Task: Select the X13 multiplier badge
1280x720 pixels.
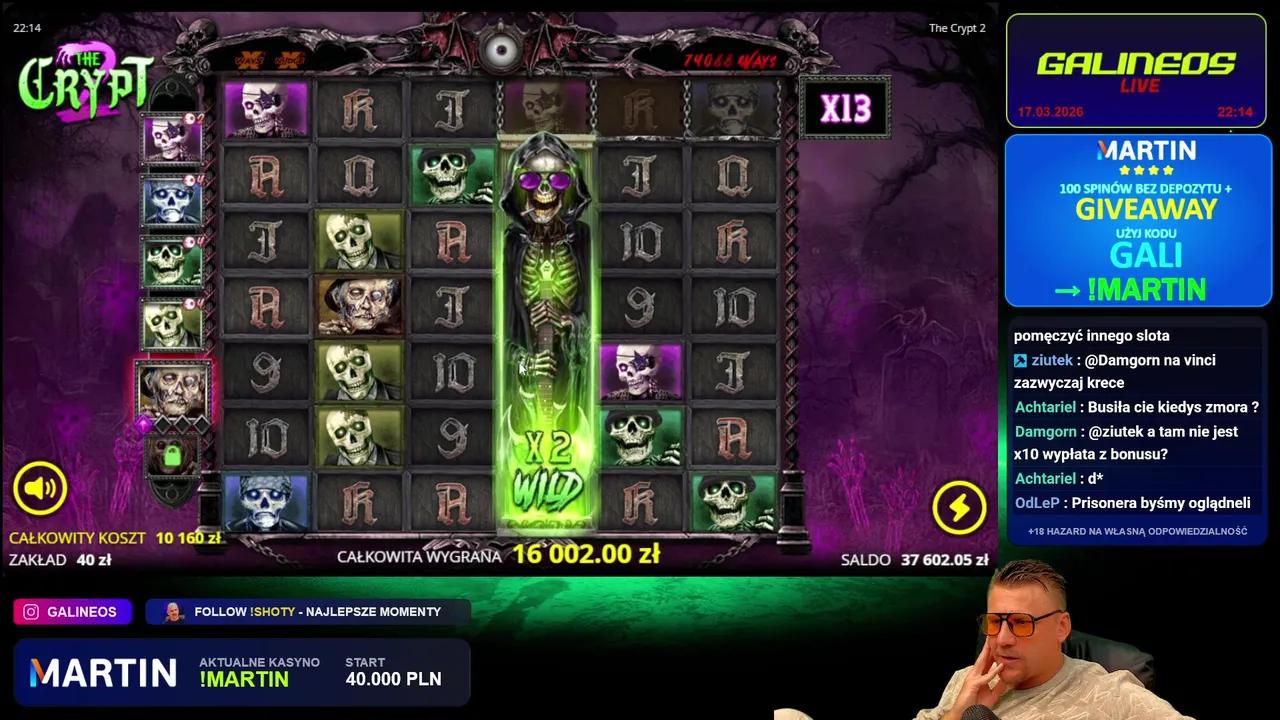Action: coord(845,107)
